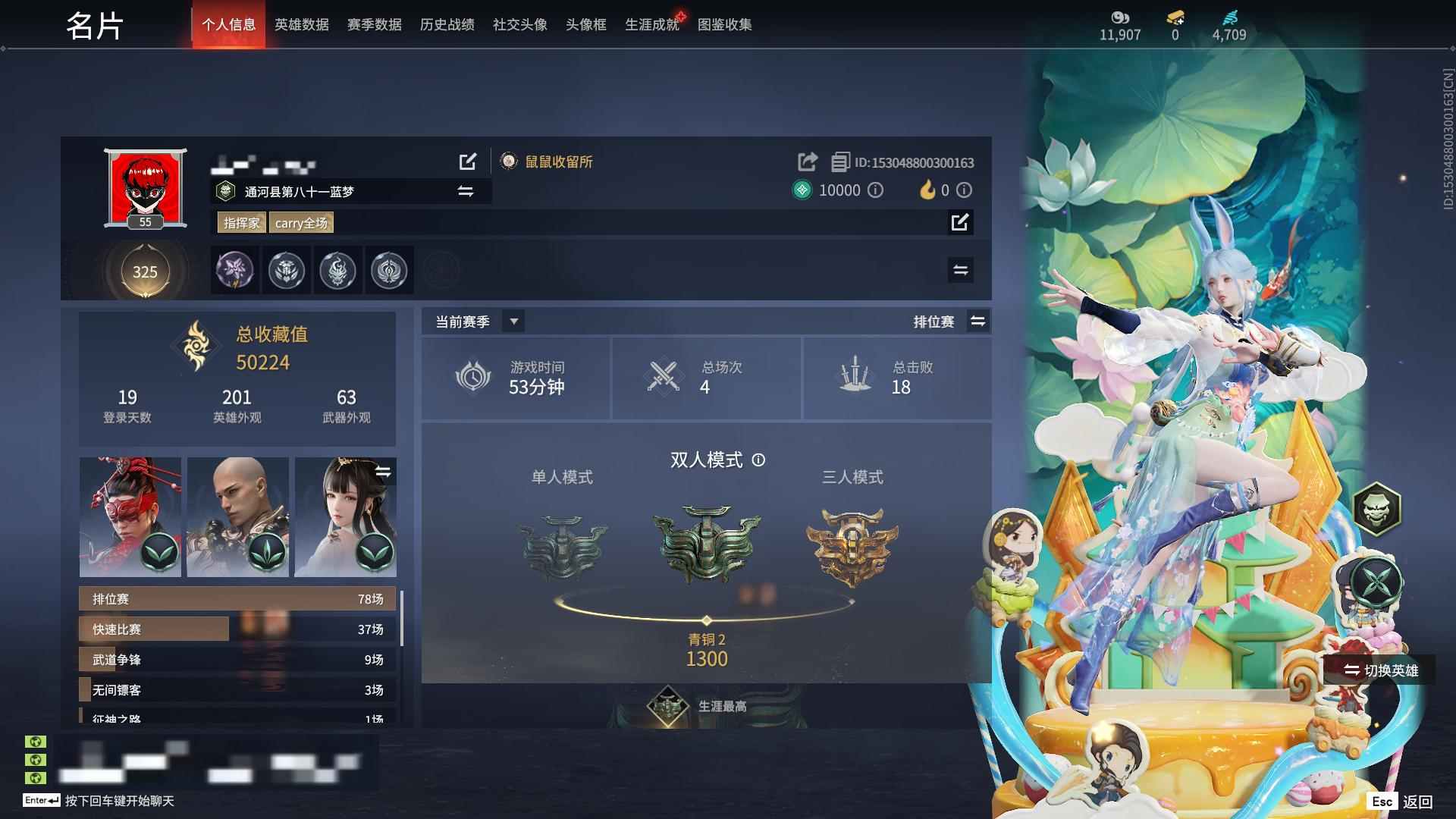Click the edit pen icon to change nickname
Viewport: 1456px width, 819px height.
pyautogui.click(x=468, y=162)
